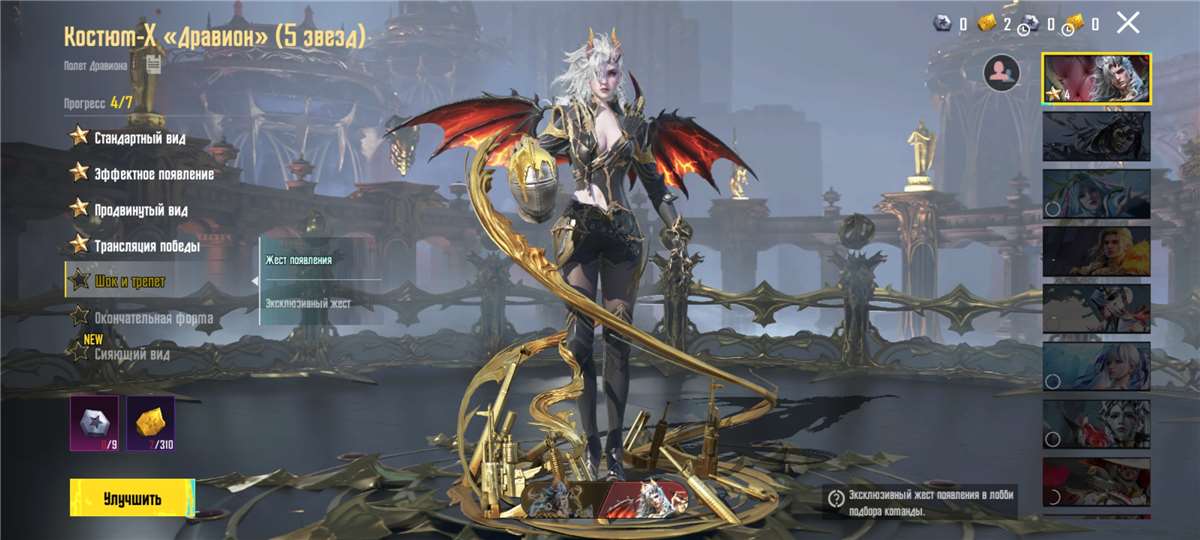Select the Стандартный вид stage
Image resolution: width=1200 pixels, height=540 pixels.
[x=138, y=138]
